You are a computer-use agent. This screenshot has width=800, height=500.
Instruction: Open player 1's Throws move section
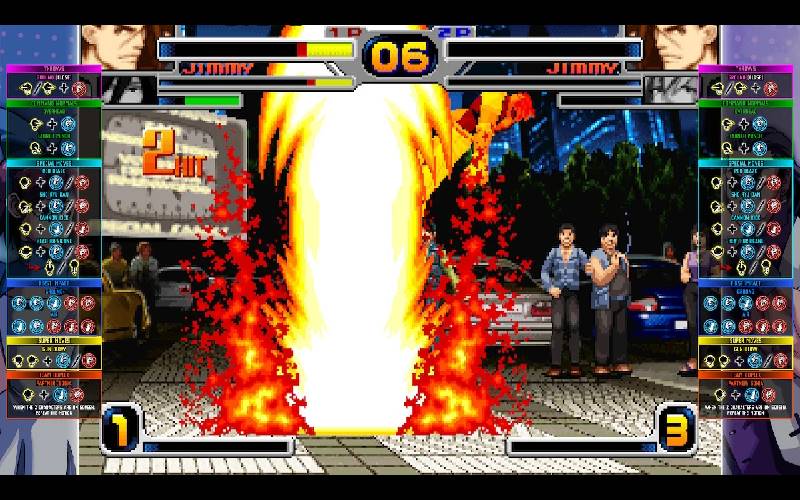pos(54,69)
